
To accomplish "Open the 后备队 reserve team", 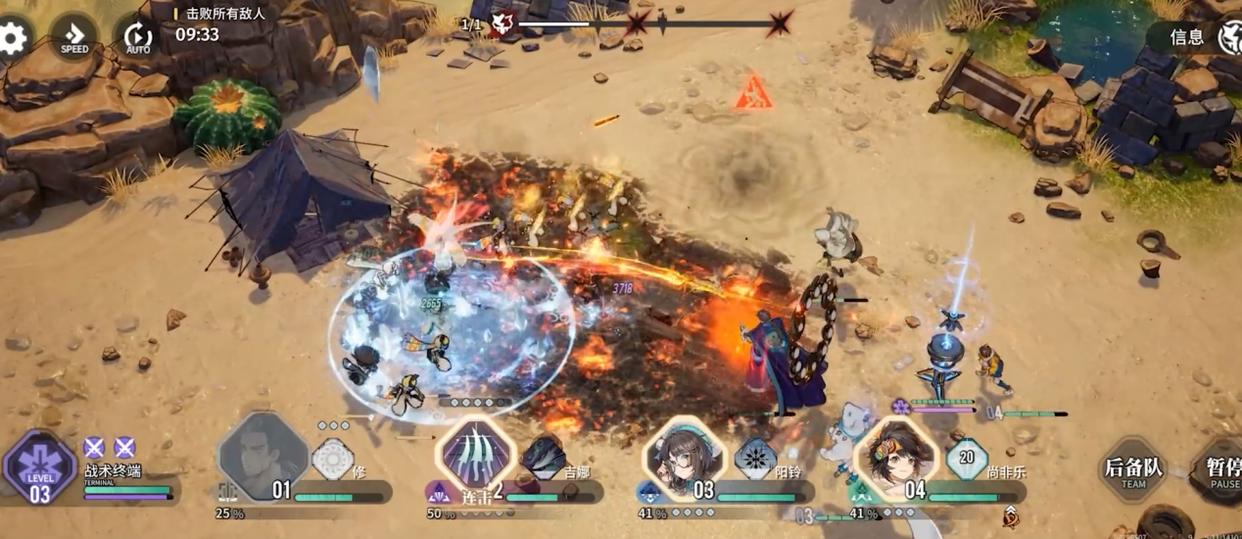I will [1133, 470].
